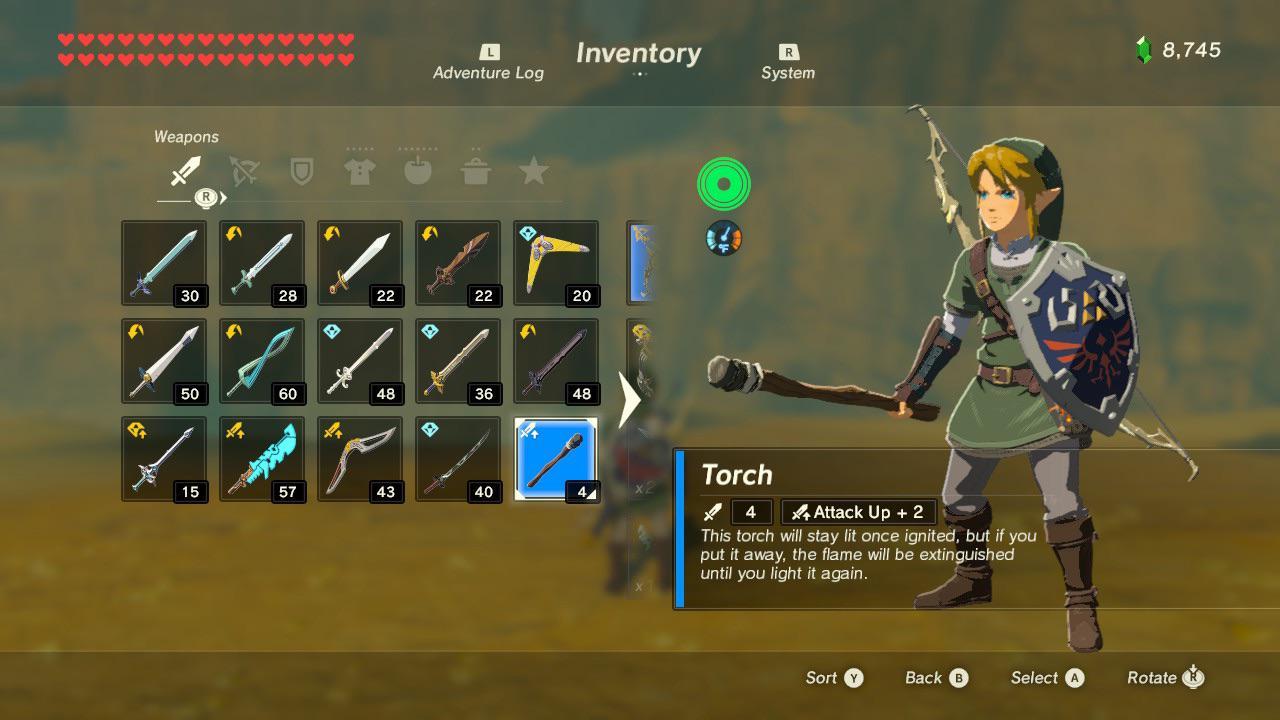This screenshot has height=720, width=1280.
Task: Click the heart meter display
Action: click(205, 48)
